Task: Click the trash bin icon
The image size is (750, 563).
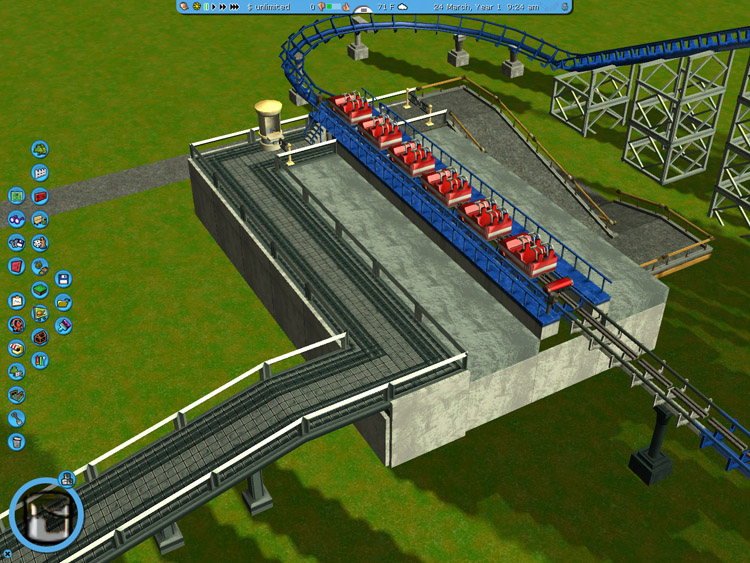Action: (16, 441)
